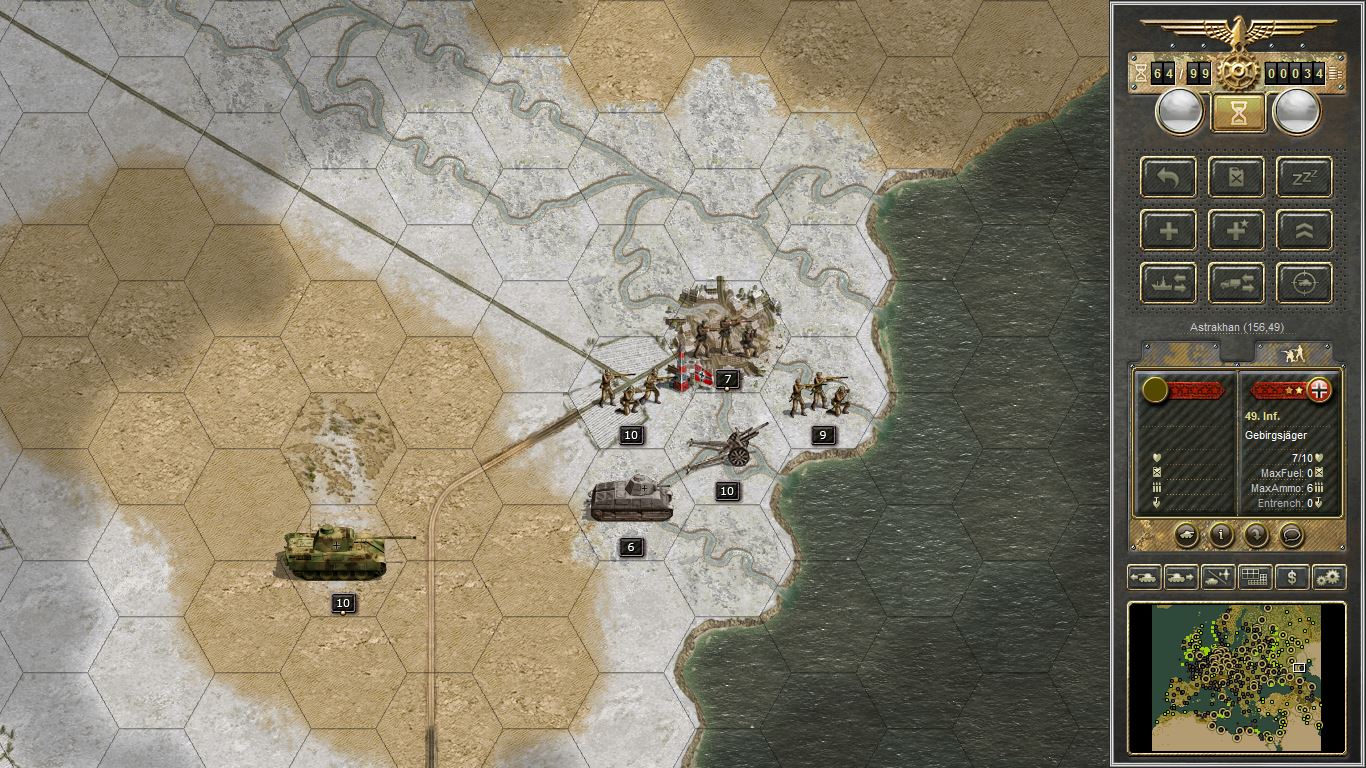The image size is (1366, 768).
Task: Open game settings via the gears icon
Action: 1327,577
